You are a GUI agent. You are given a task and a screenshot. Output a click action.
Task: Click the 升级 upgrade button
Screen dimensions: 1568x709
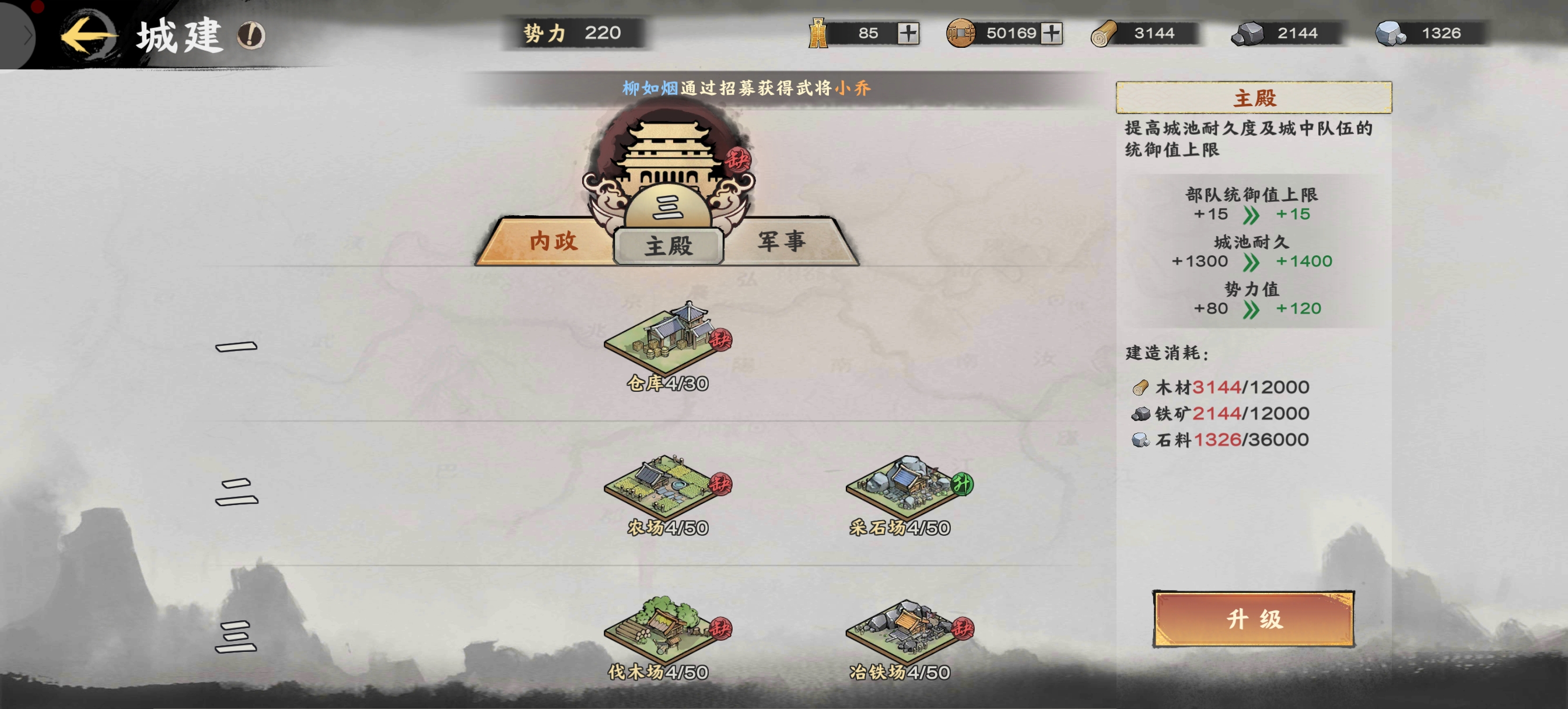(1254, 619)
